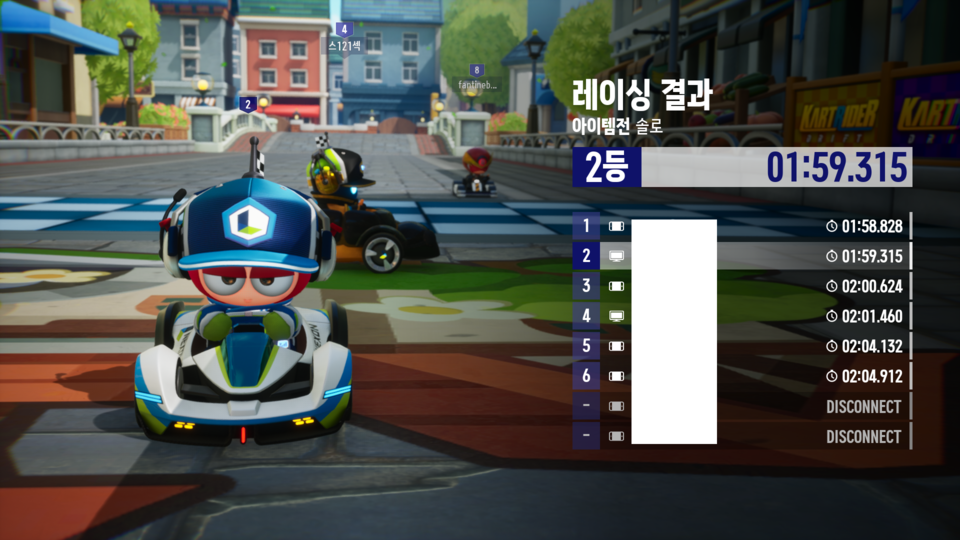Choose the 6th place row showing 02:04.912
Viewport: 960px width, 540px height.
click(741, 376)
